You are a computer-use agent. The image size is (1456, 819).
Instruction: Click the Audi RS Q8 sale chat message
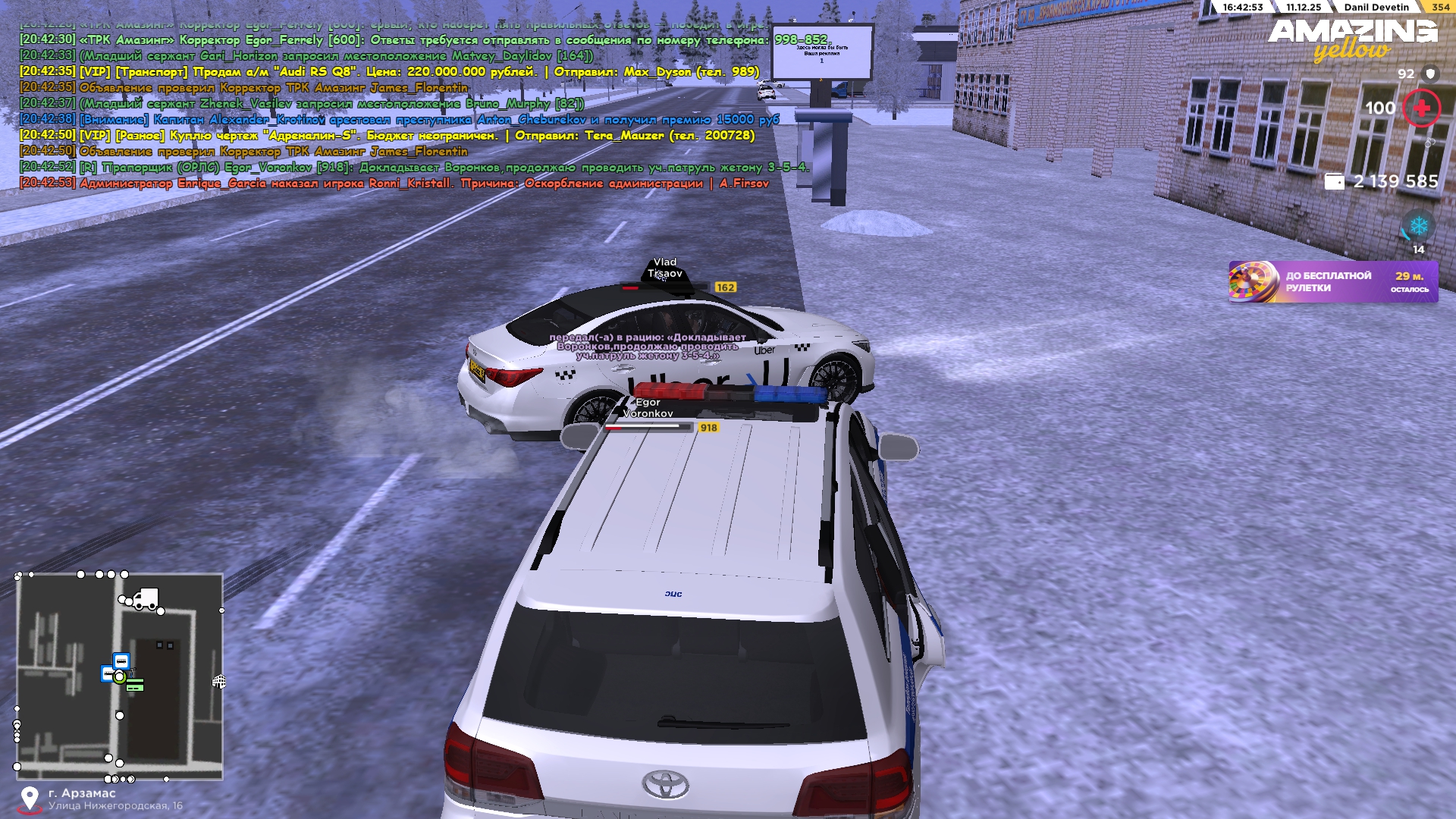coord(389,72)
